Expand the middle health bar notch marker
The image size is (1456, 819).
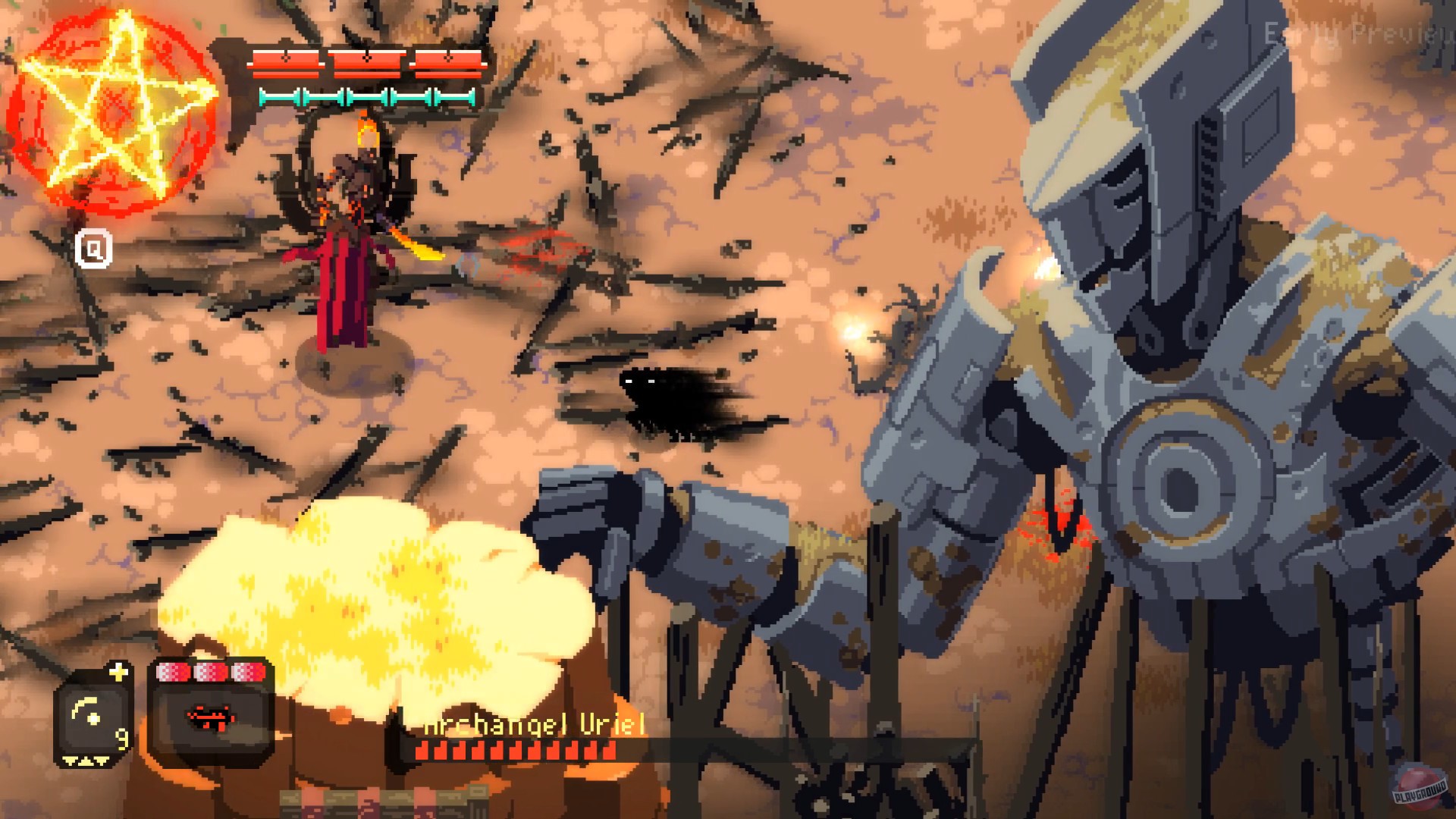click(367, 58)
